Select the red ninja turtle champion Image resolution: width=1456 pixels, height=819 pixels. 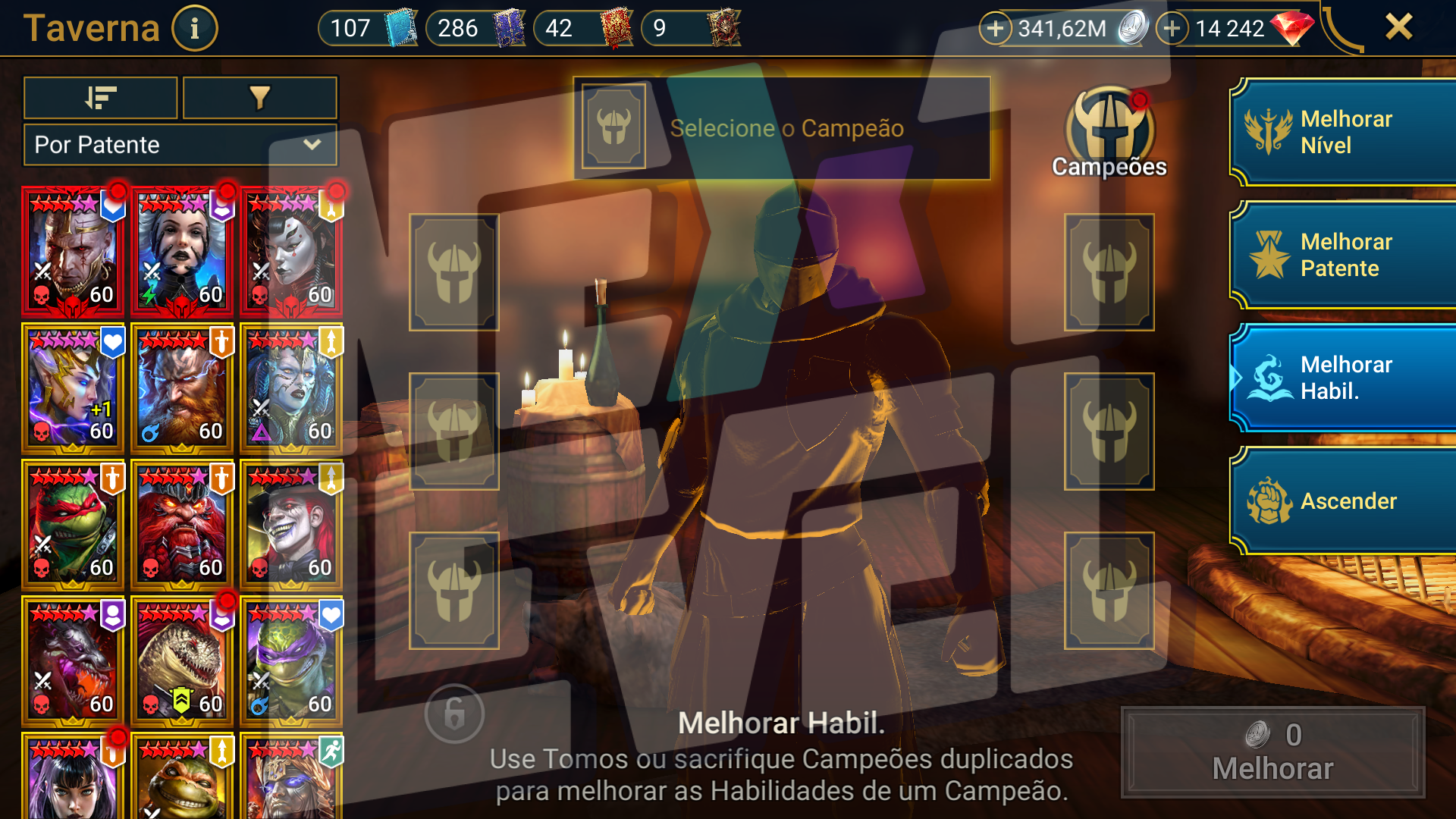pos(73,525)
